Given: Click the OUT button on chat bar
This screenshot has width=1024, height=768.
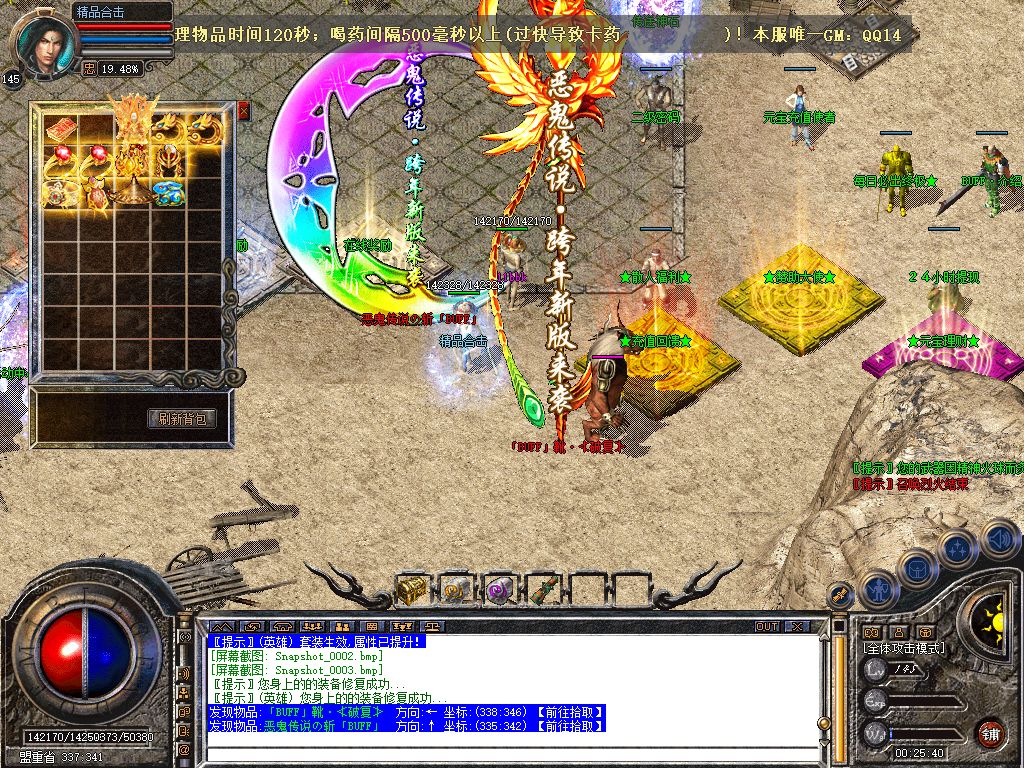Looking at the screenshot, I should pyautogui.click(x=766, y=626).
